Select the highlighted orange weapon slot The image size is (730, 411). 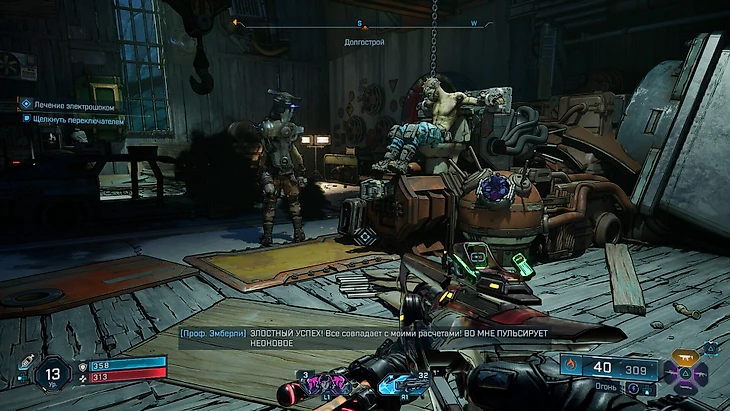tap(685, 355)
